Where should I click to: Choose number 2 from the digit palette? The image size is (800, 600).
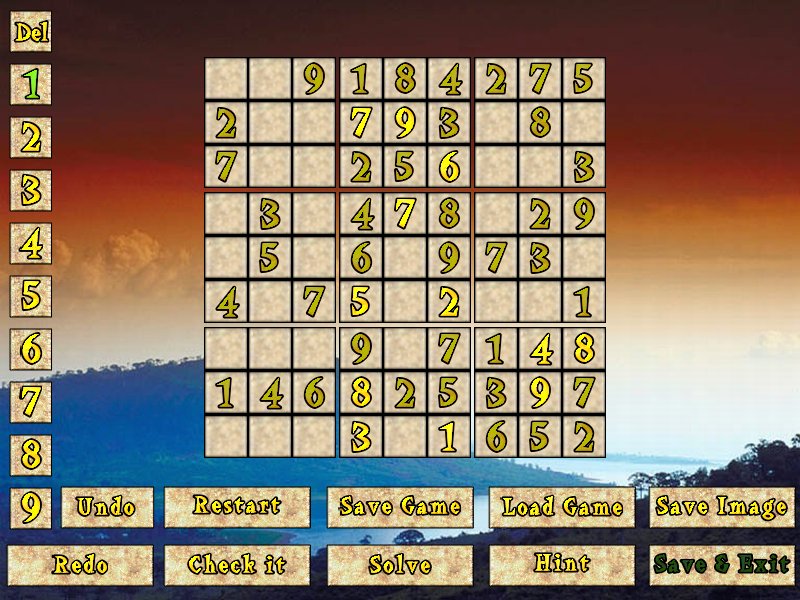coord(31,138)
